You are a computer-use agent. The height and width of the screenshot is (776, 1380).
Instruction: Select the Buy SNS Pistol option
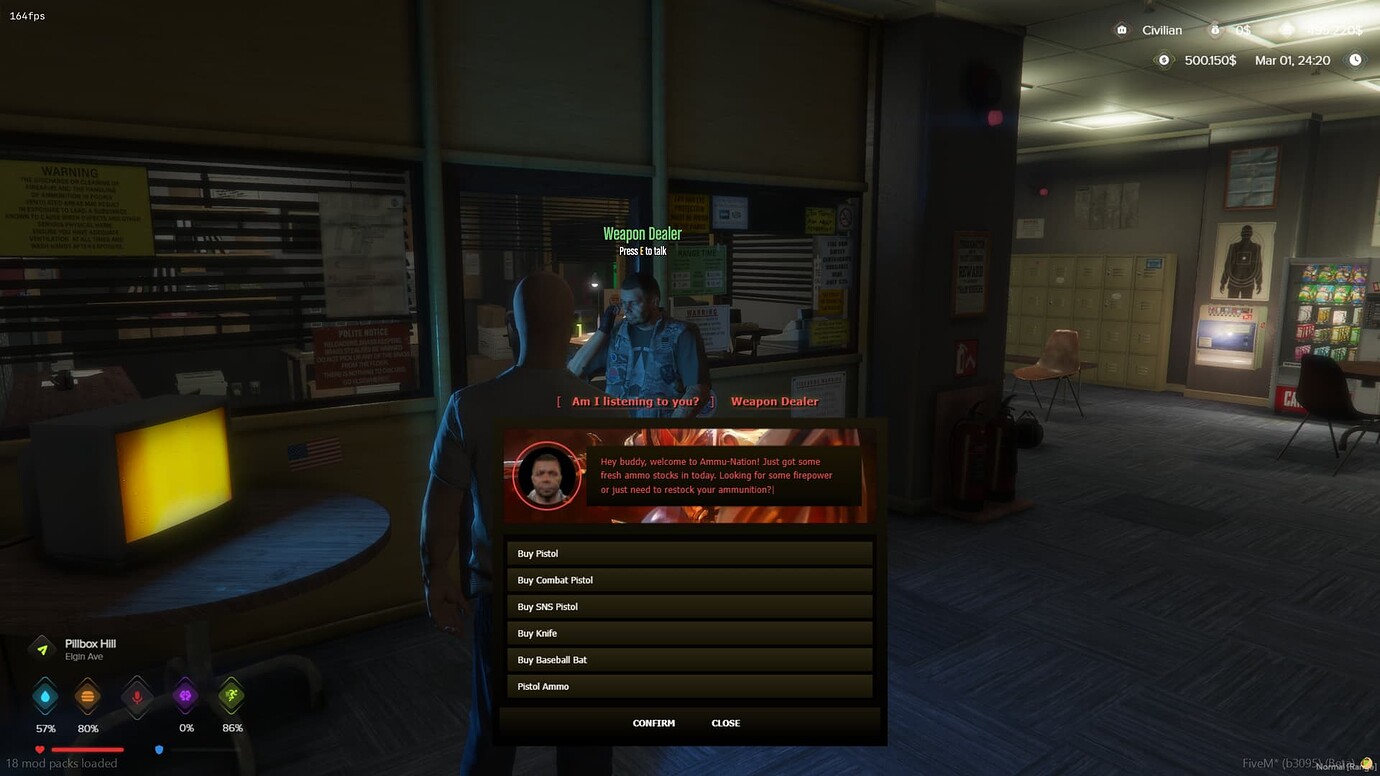pos(689,606)
